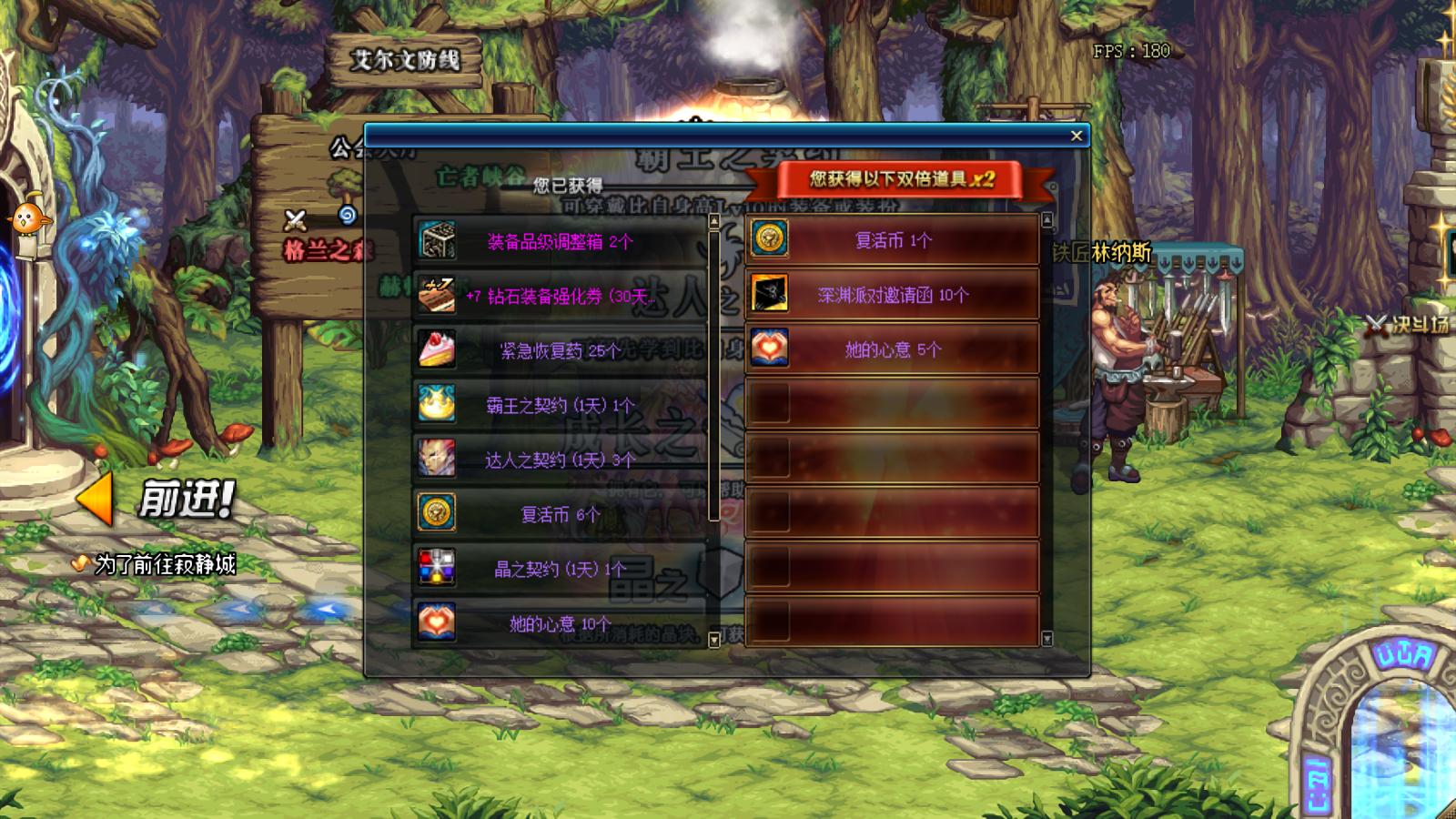This screenshot has height=819, width=1456.
Task: Click the right list's scroll-down arrow
Action: pyautogui.click(x=1046, y=639)
